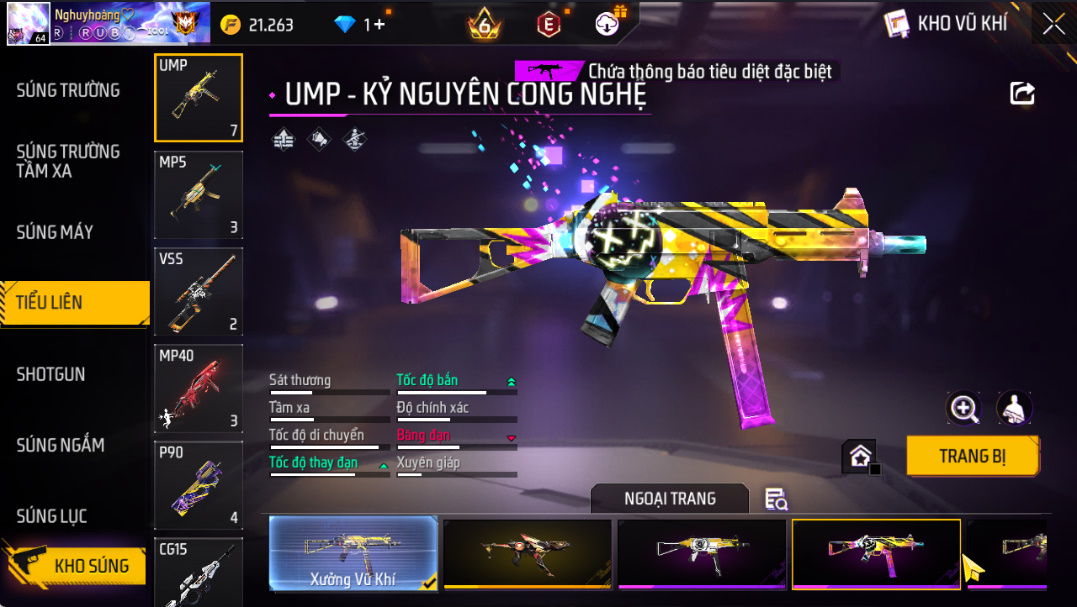Zoom in with the magnifier icon
1077x607 pixels.
(x=964, y=407)
